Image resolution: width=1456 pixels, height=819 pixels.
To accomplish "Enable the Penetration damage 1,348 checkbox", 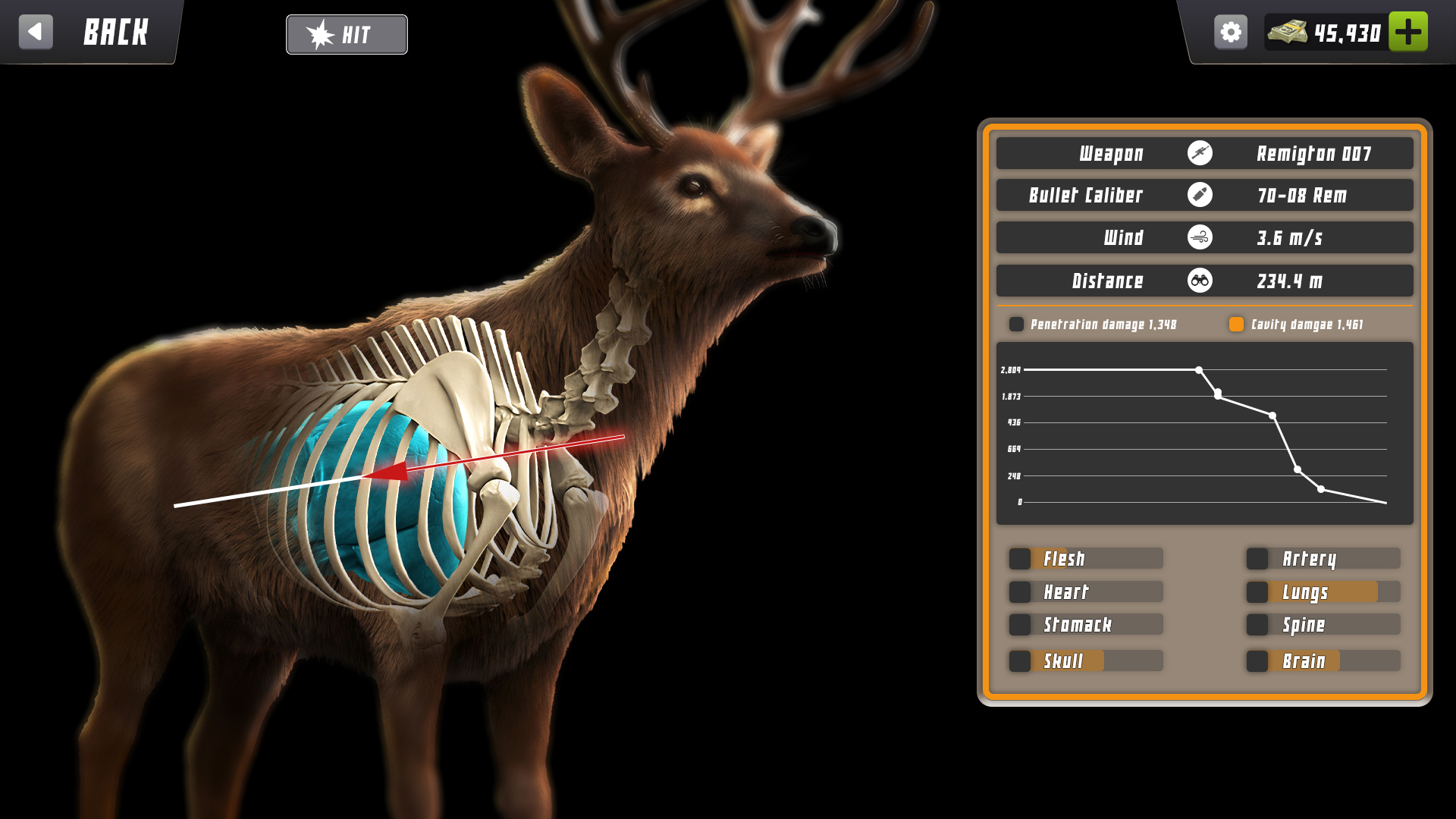I will [x=1016, y=324].
